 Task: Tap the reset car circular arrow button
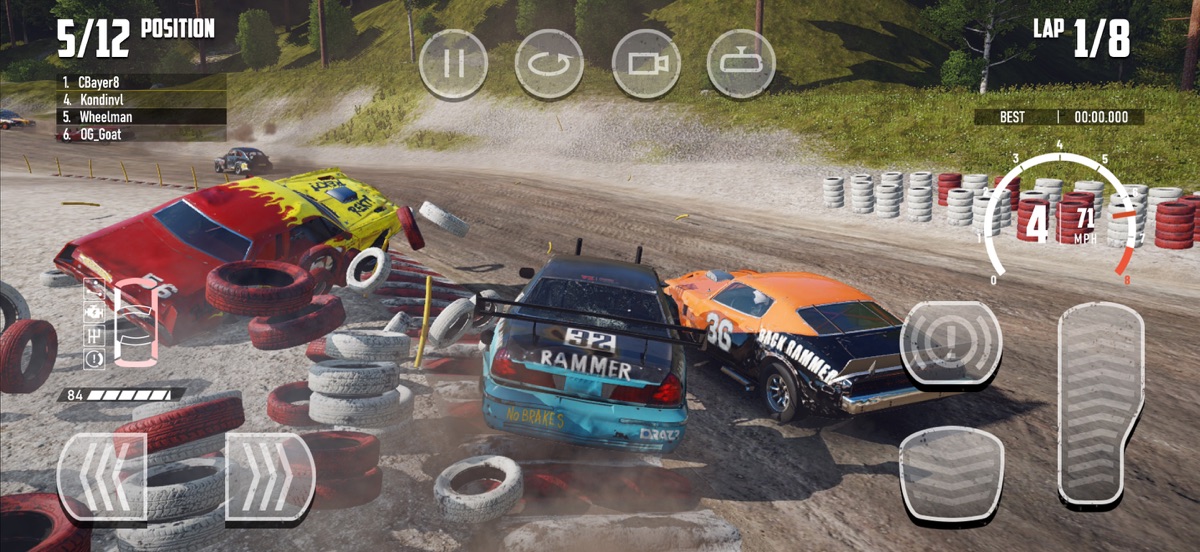click(x=549, y=64)
